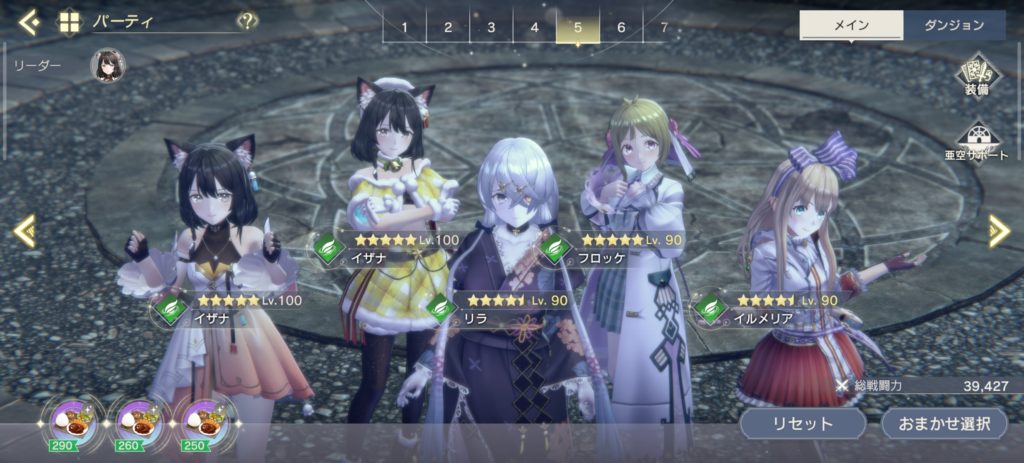
Task: Open the 亜空サポート menu
Action: [x=977, y=143]
